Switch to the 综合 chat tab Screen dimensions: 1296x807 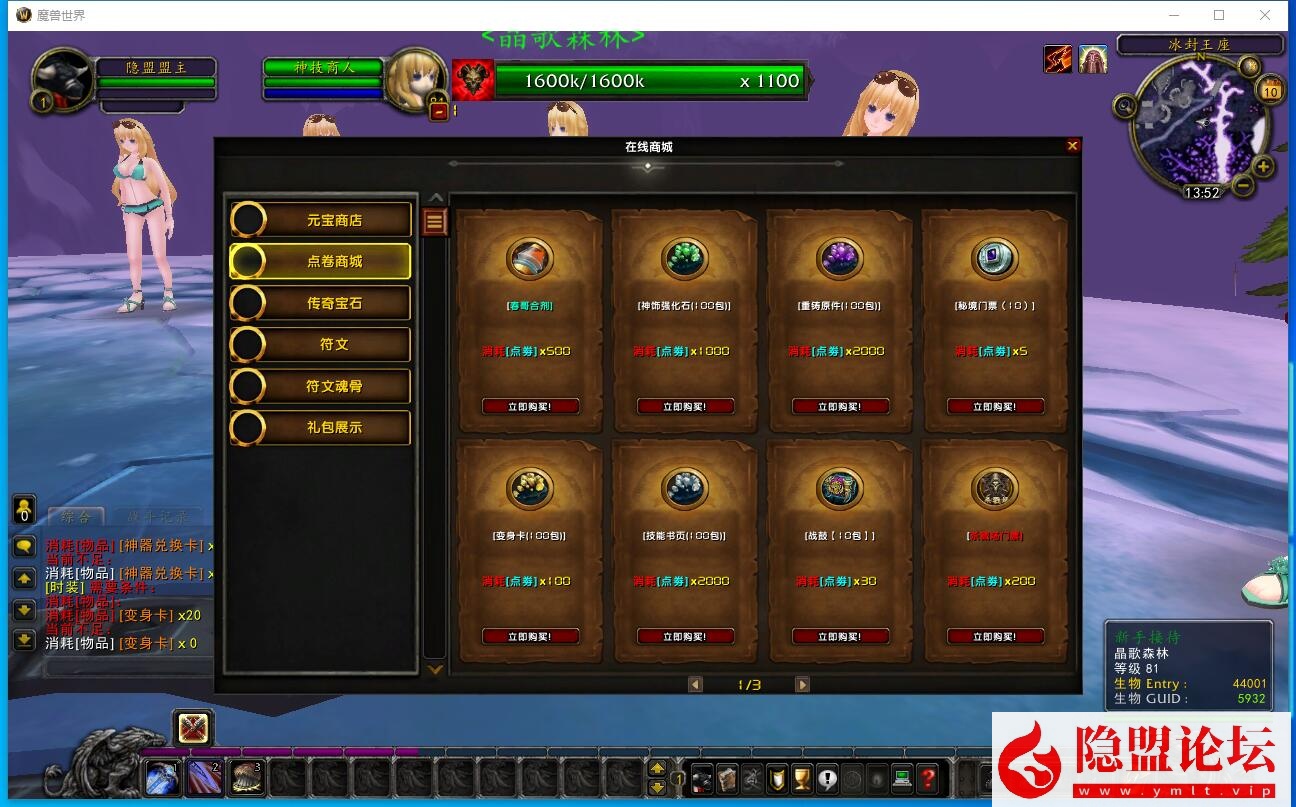(76, 517)
